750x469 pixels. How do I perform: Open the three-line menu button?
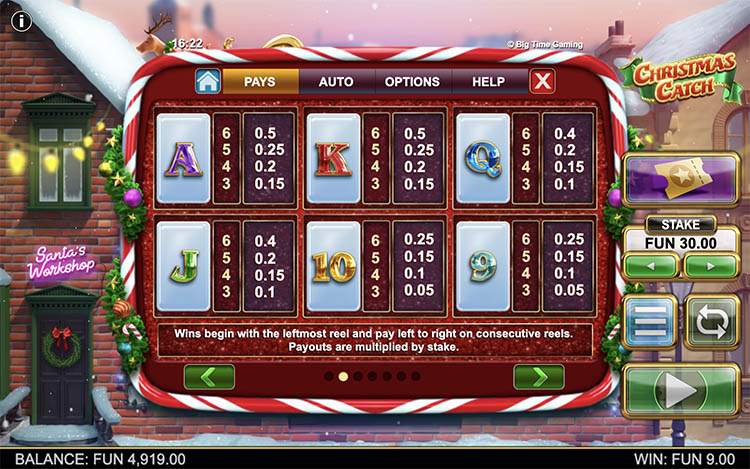click(x=650, y=322)
